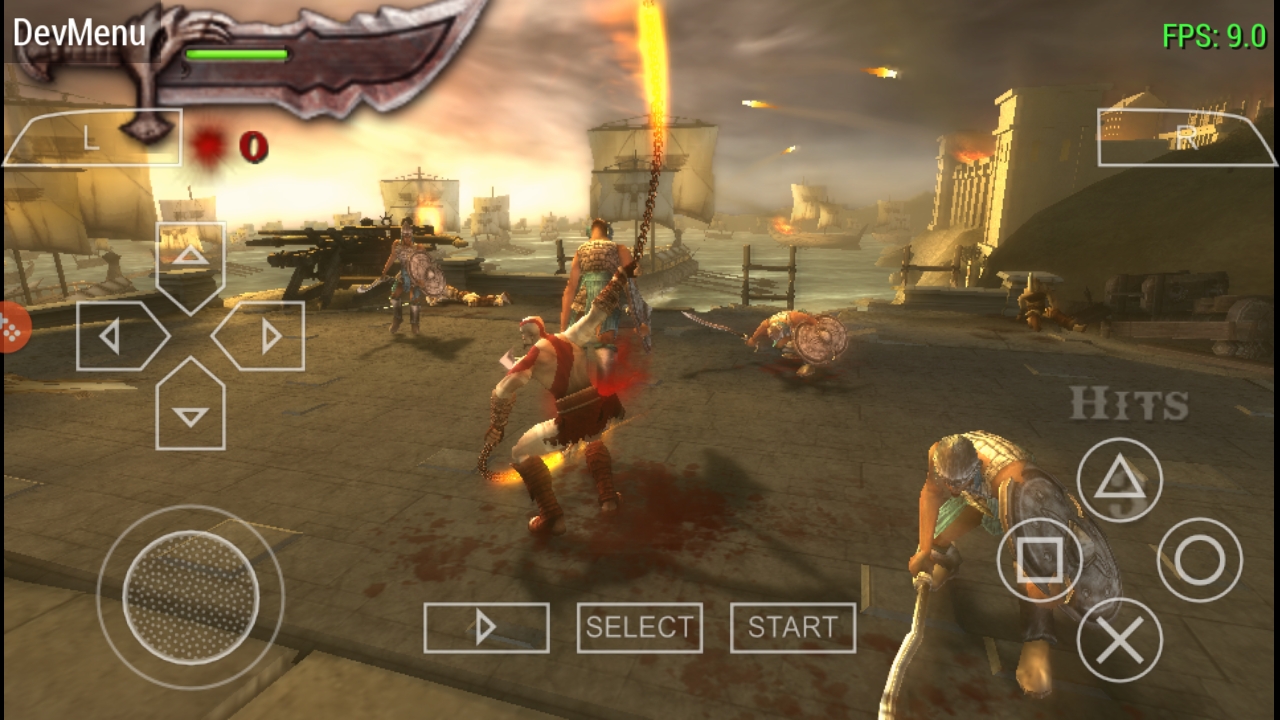Toggle the fast-forward arrow button
Image resolution: width=1280 pixels, height=720 pixels.
point(486,628)
